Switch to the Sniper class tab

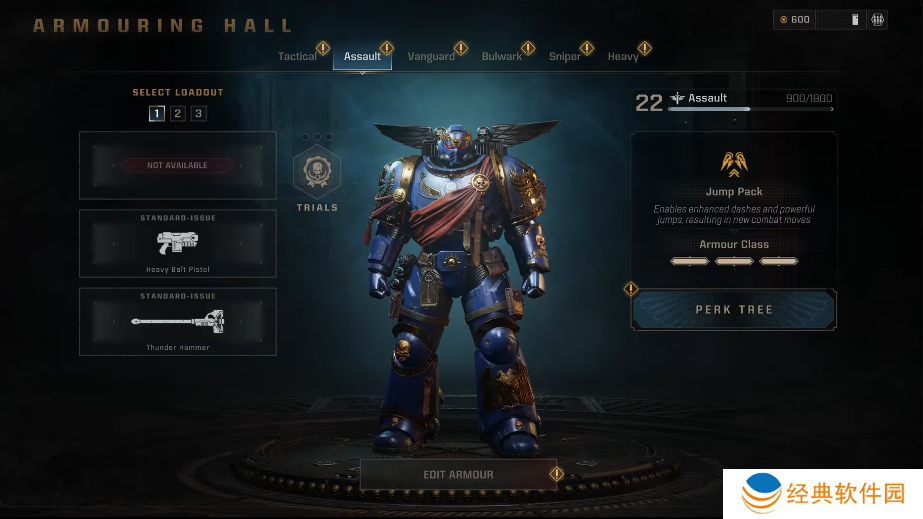pyautogui.click(x=564, y=57)
